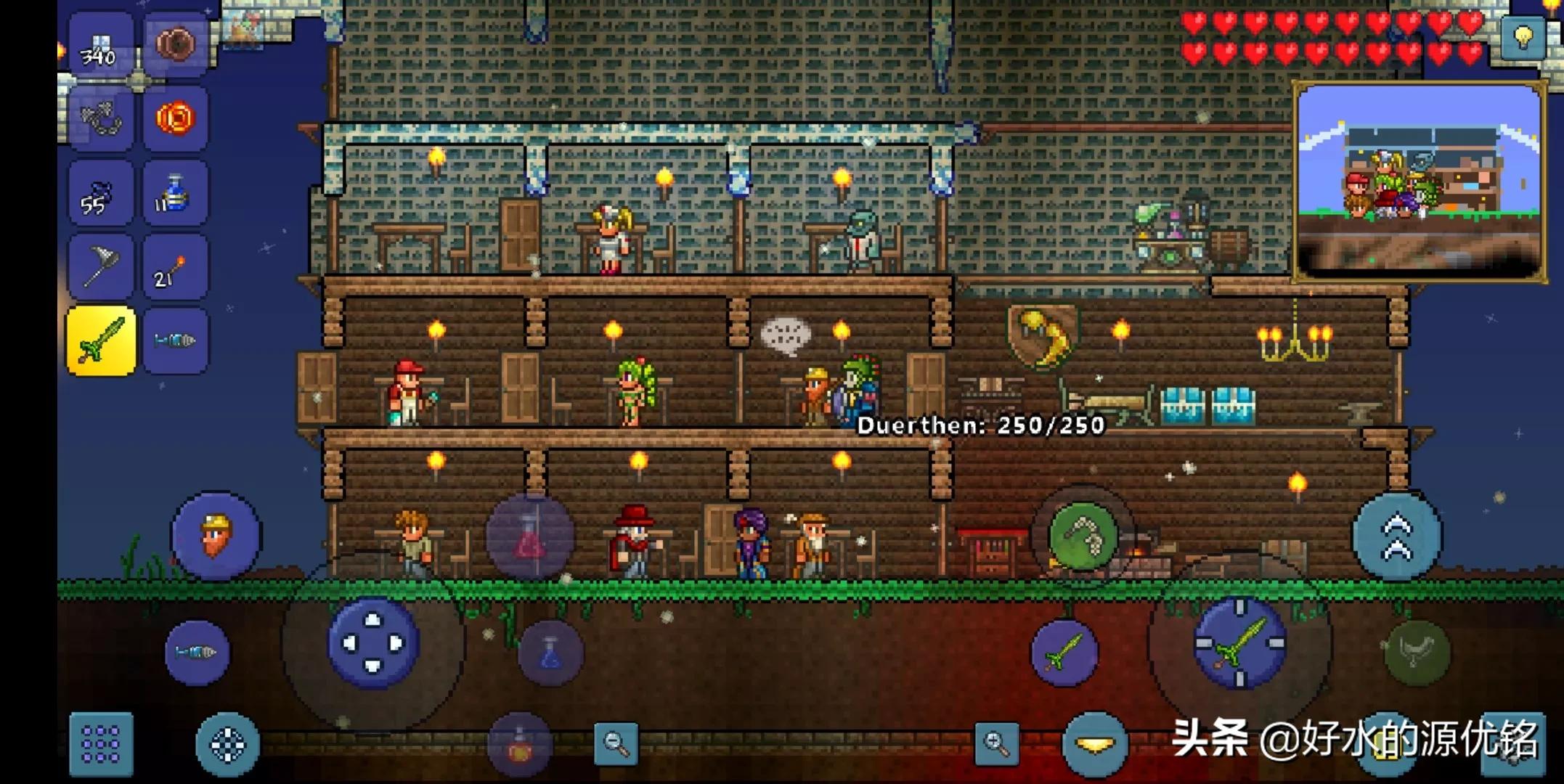
Task: Open the minimap in the corner
Action: [x=1419, y=181]
